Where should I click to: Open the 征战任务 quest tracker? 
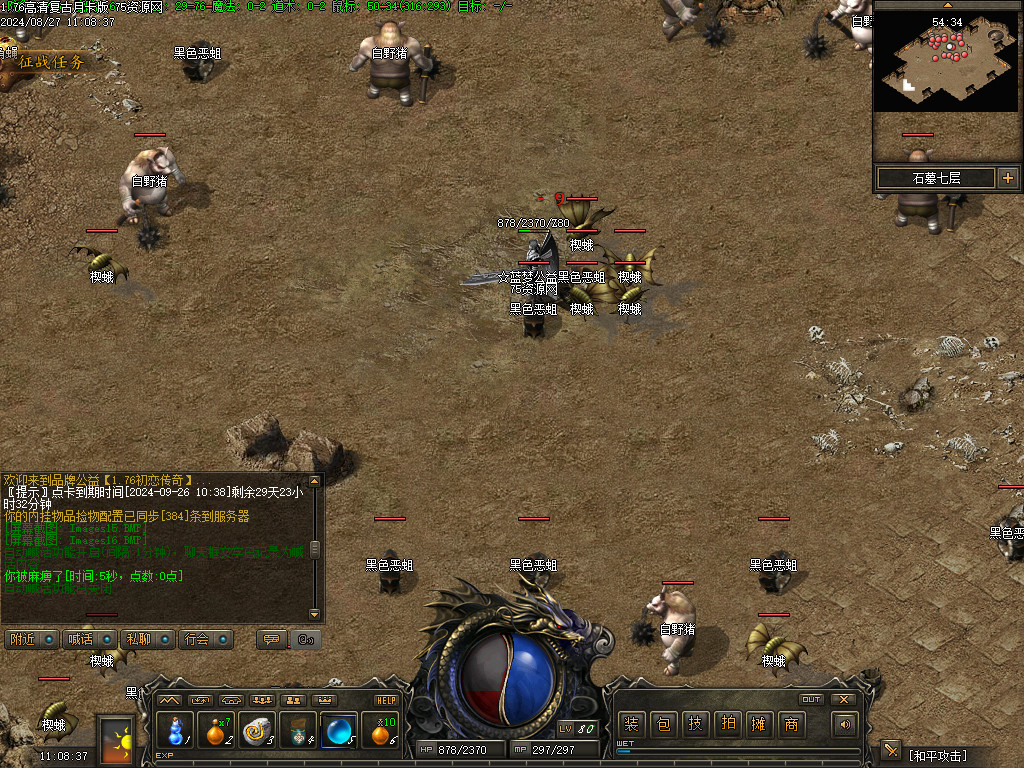tap(50, 61)
